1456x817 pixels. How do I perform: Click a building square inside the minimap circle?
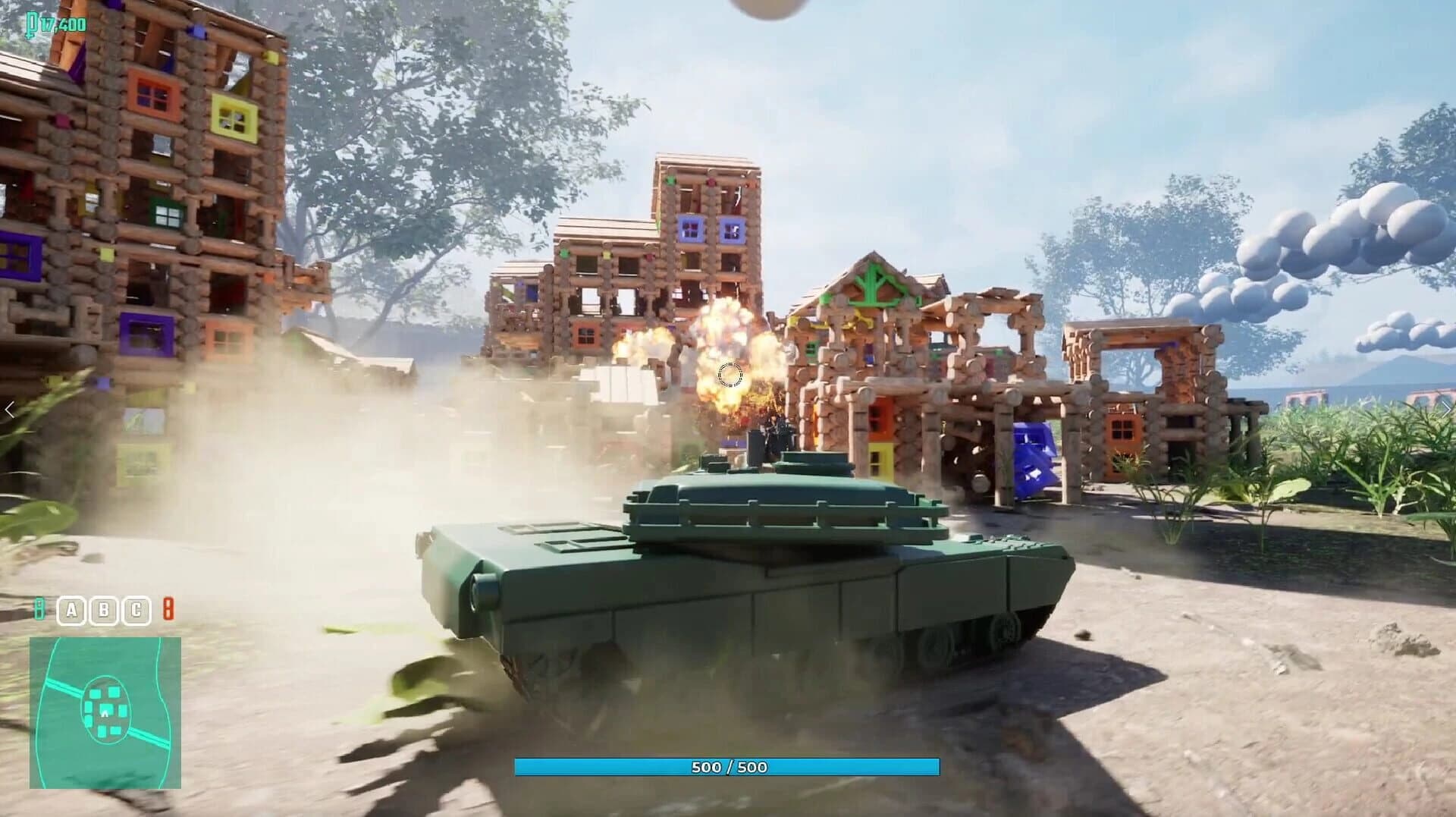114,693
